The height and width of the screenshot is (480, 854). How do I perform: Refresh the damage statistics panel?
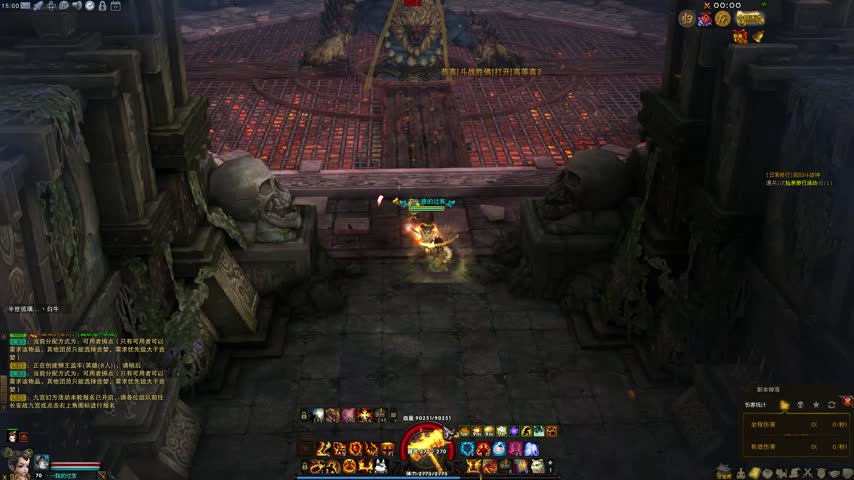point(831,405)
